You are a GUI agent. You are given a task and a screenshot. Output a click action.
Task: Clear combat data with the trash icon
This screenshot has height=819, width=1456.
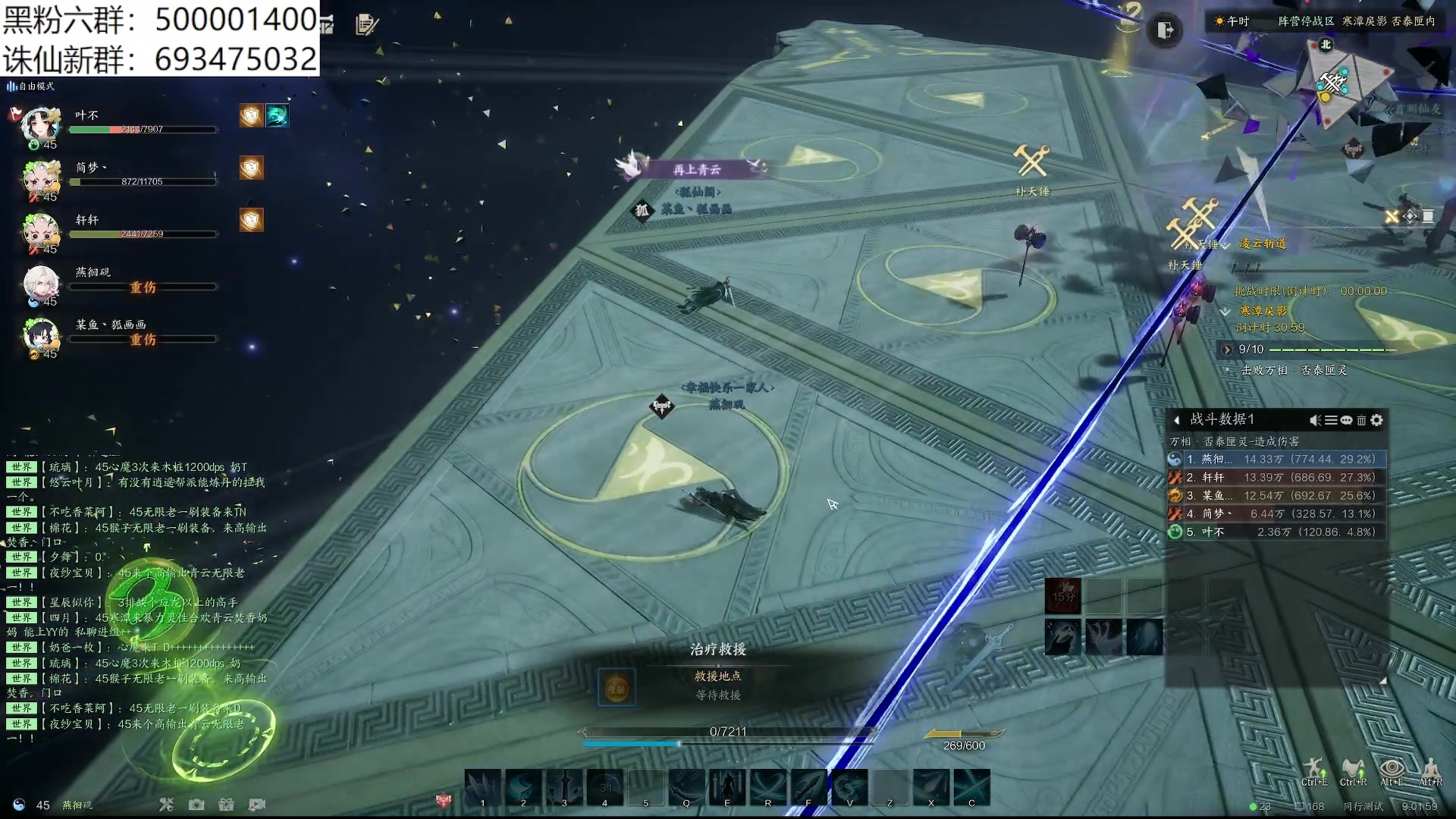[x=1361, y=420]
